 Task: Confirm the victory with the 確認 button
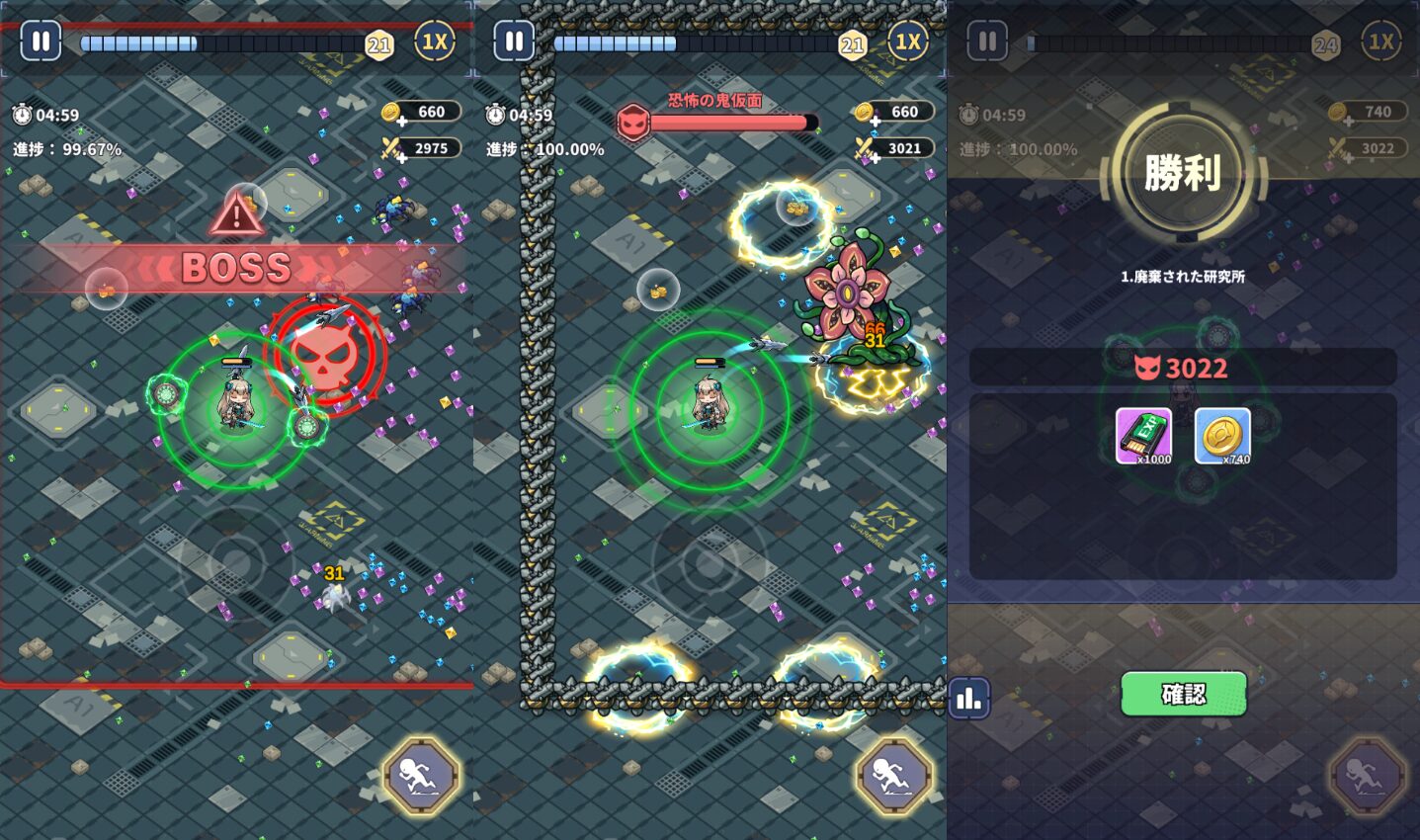tap(1183, 694)
